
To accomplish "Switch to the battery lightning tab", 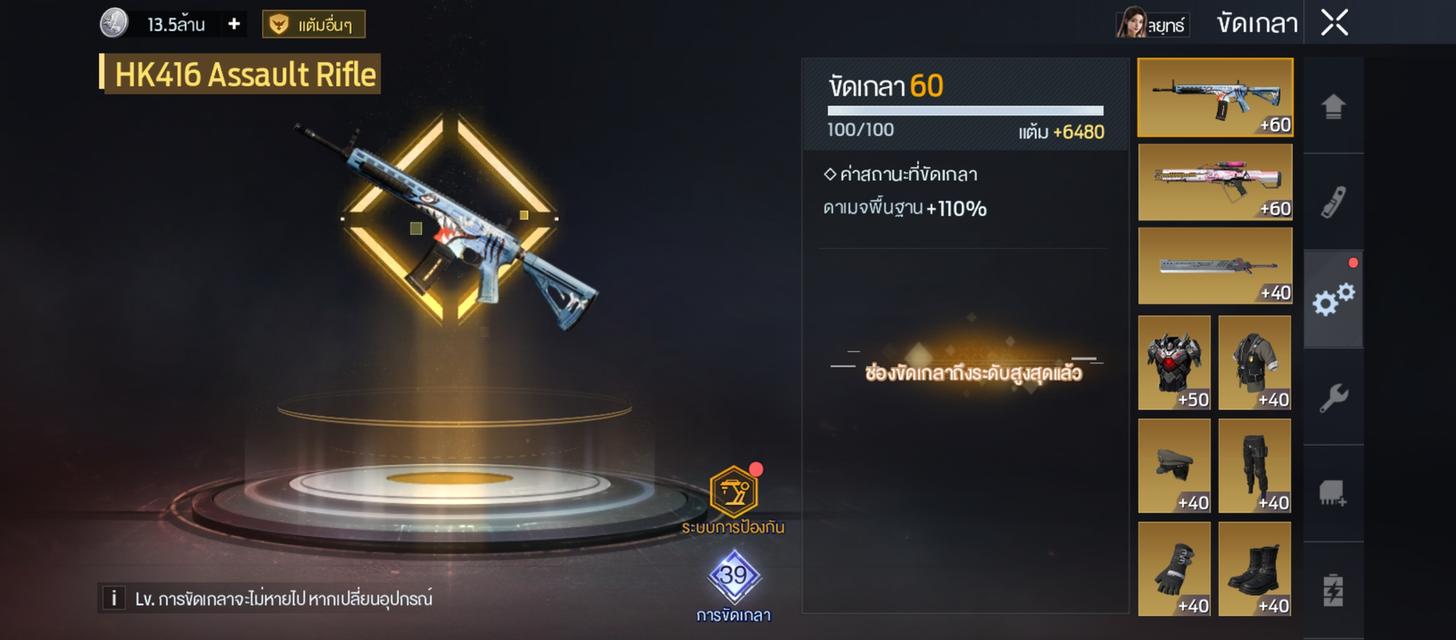I will (1333, 589).
